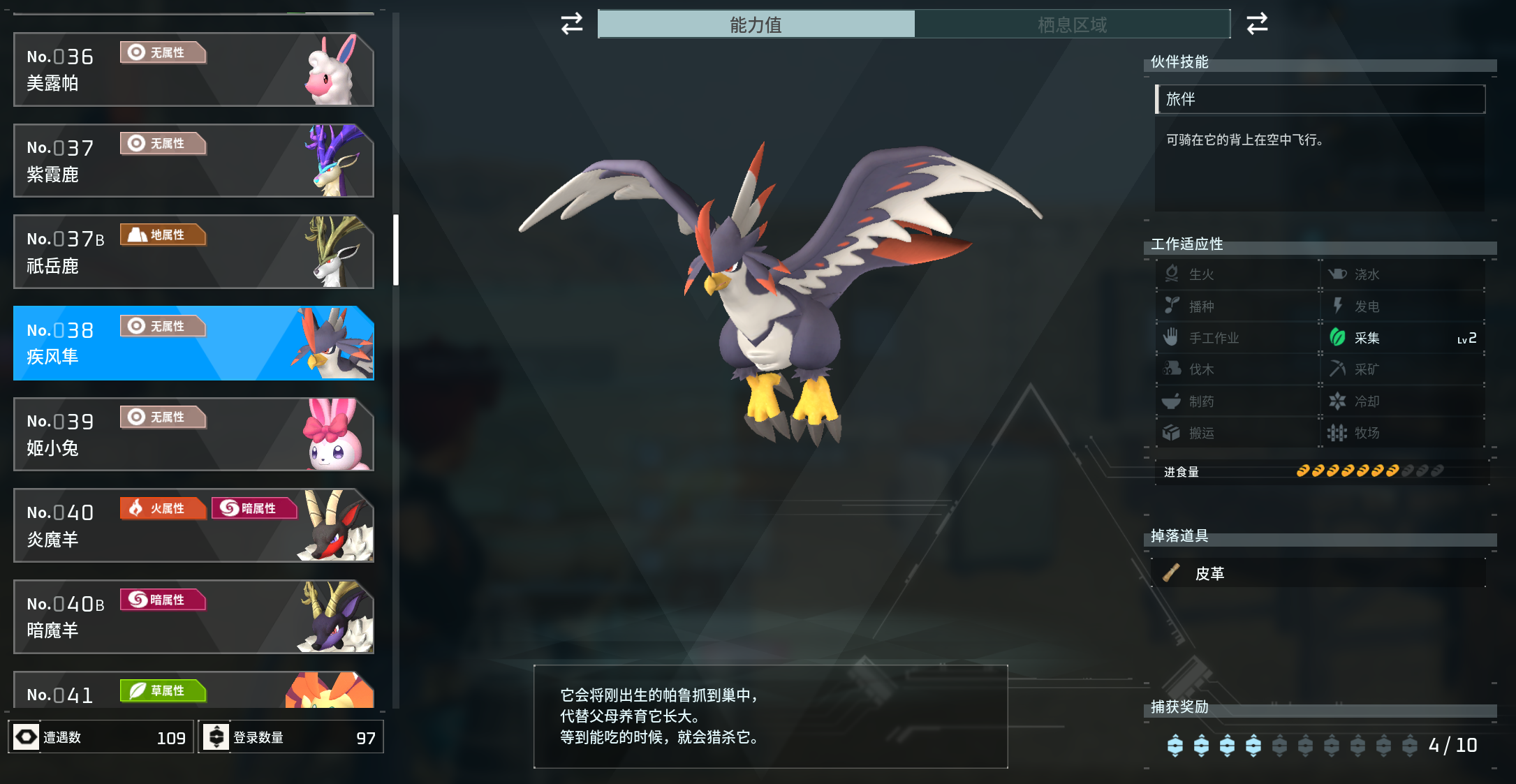This screenshot has height=784, width=1516.
Task: Select the 牧场 (Farming) work icon
Action: pos(1337,433)
